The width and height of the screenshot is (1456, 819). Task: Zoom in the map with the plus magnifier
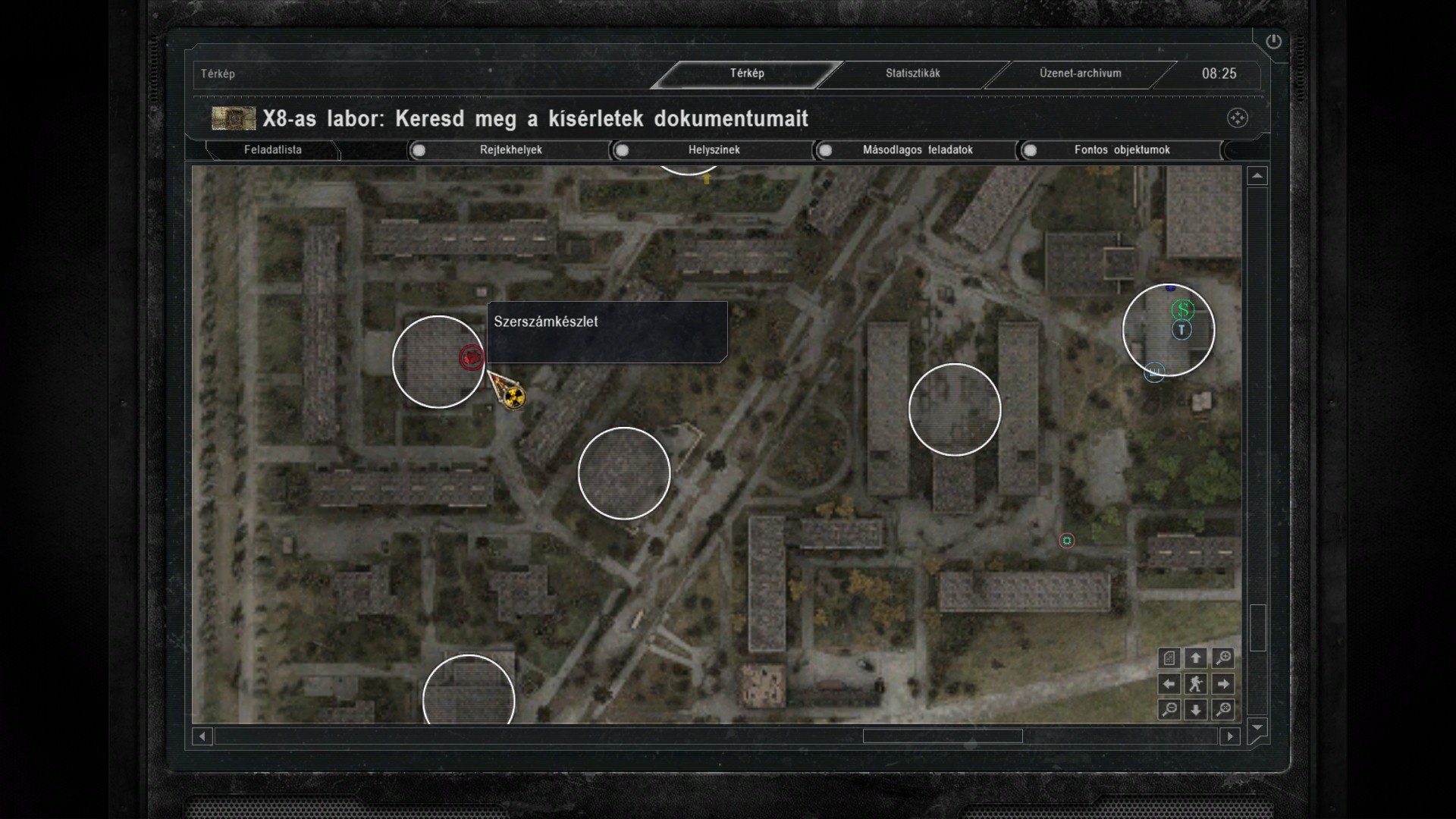pyautogui.click(x=1222, y=658)
